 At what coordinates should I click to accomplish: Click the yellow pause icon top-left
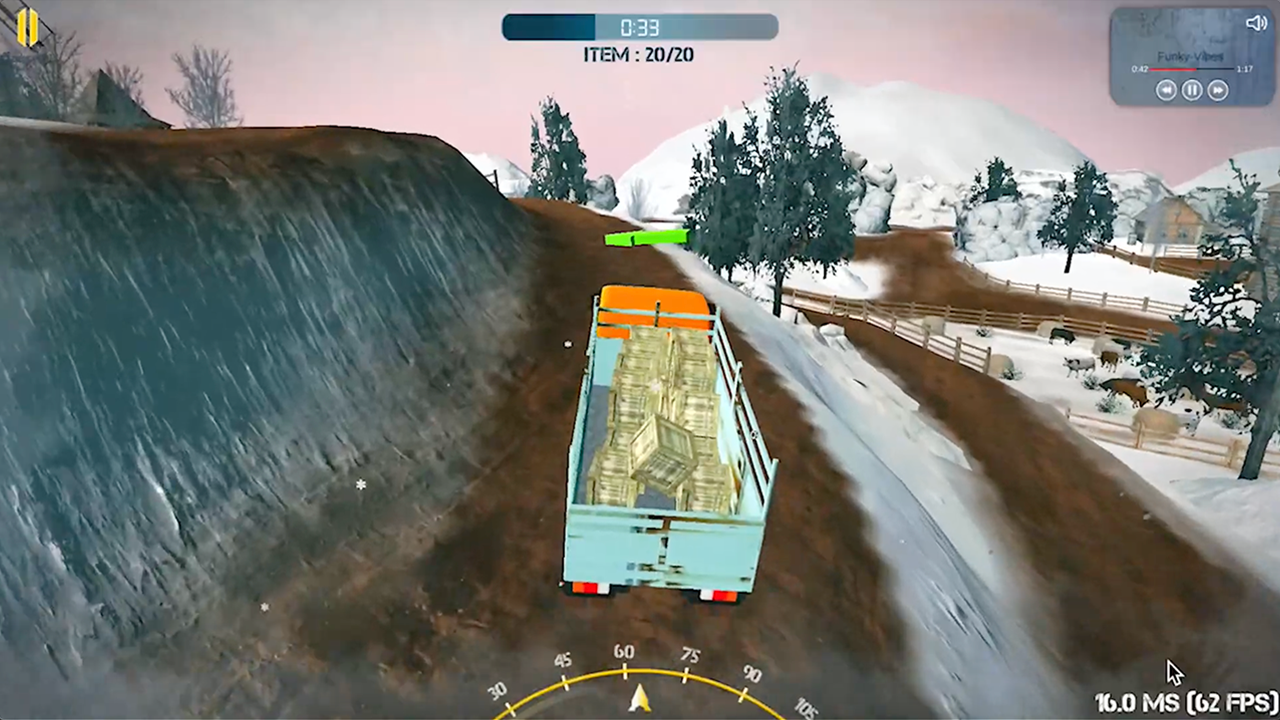27,28
